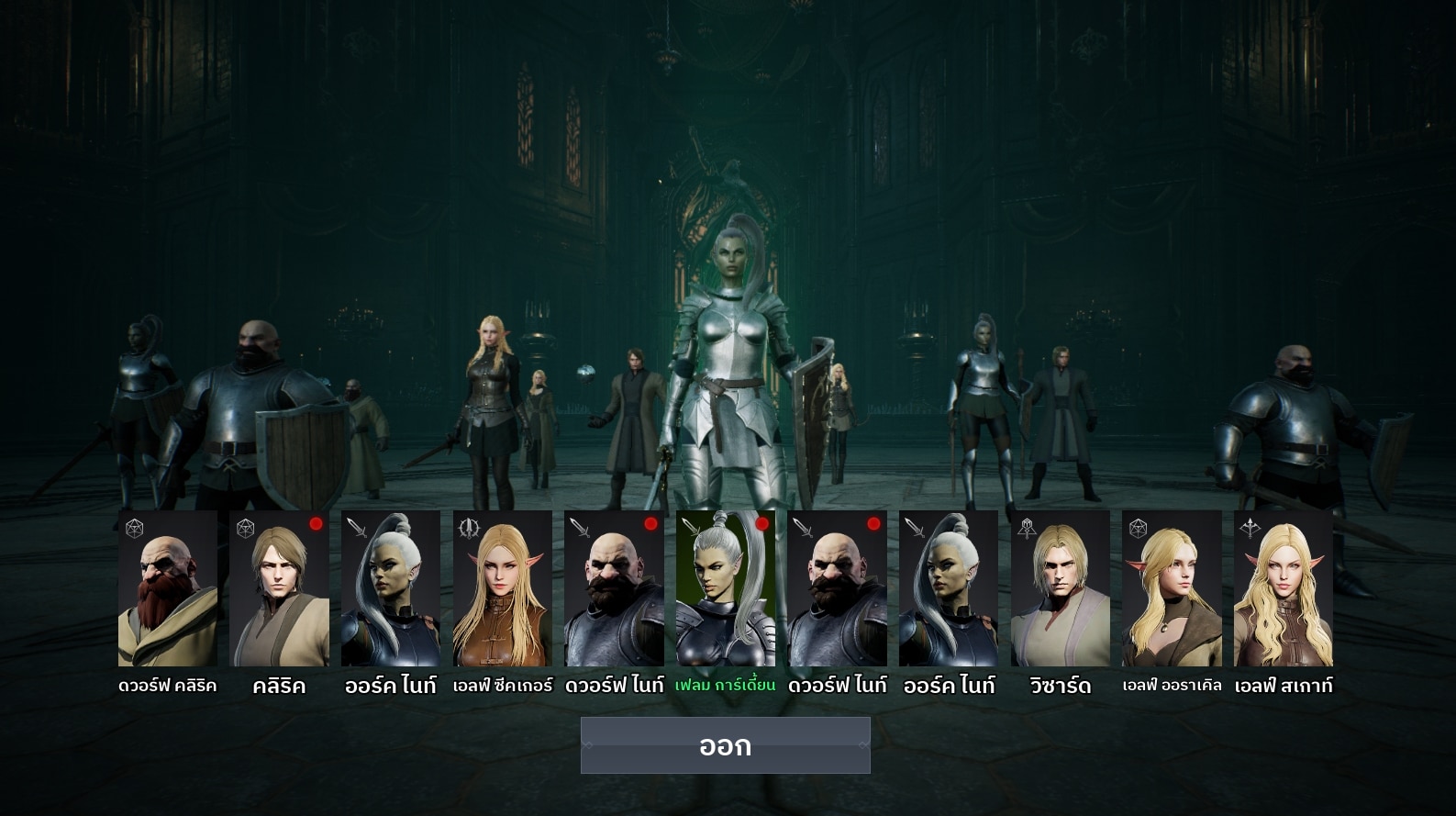Viewport: 1456px width, 816px height.
Task: Choose the คลิริค human cleric portrait
Action: coord(279,588)
